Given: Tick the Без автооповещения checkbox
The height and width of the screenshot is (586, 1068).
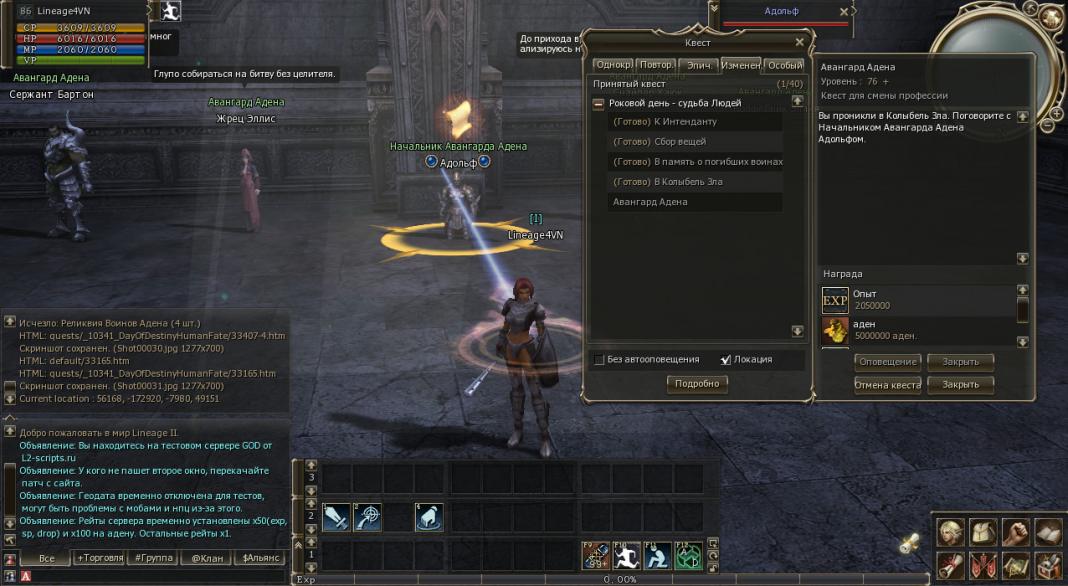Looking at the screenshot, I should pyautogui.click(x=599, y=360).
